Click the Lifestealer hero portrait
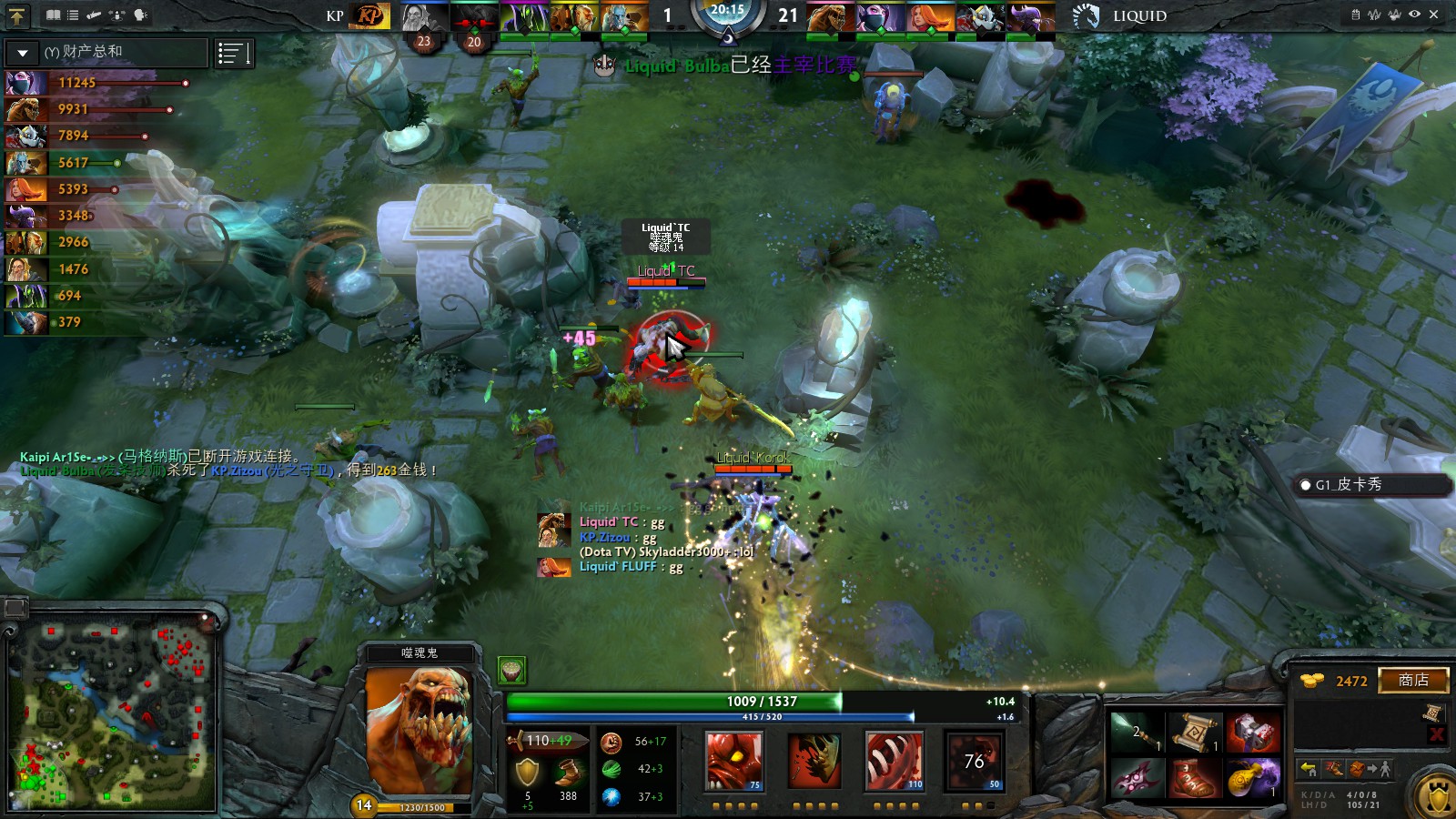The height and width of the screenshot is (819, 1456). coord(419,731)
